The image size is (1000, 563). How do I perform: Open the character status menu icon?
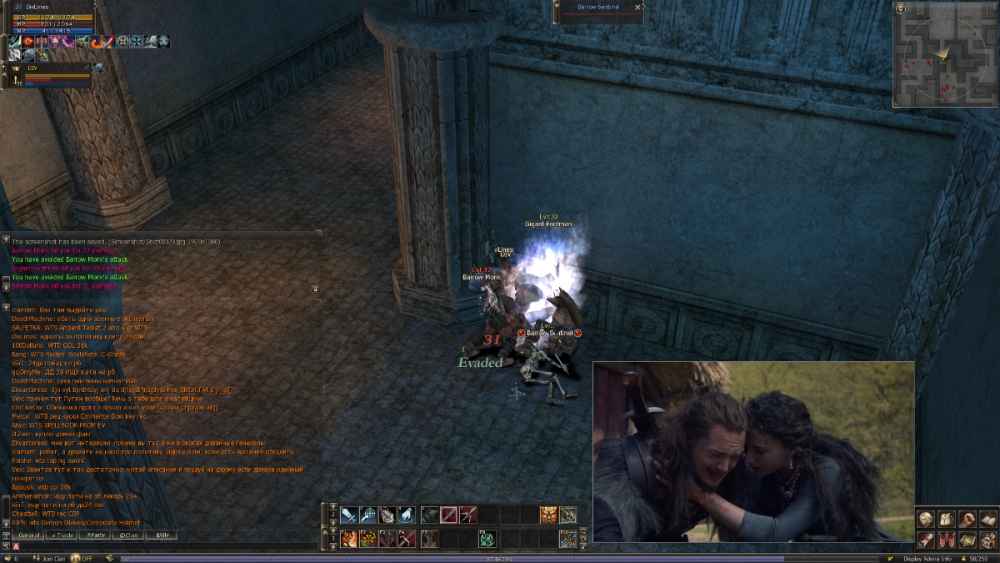click(925, 519)
